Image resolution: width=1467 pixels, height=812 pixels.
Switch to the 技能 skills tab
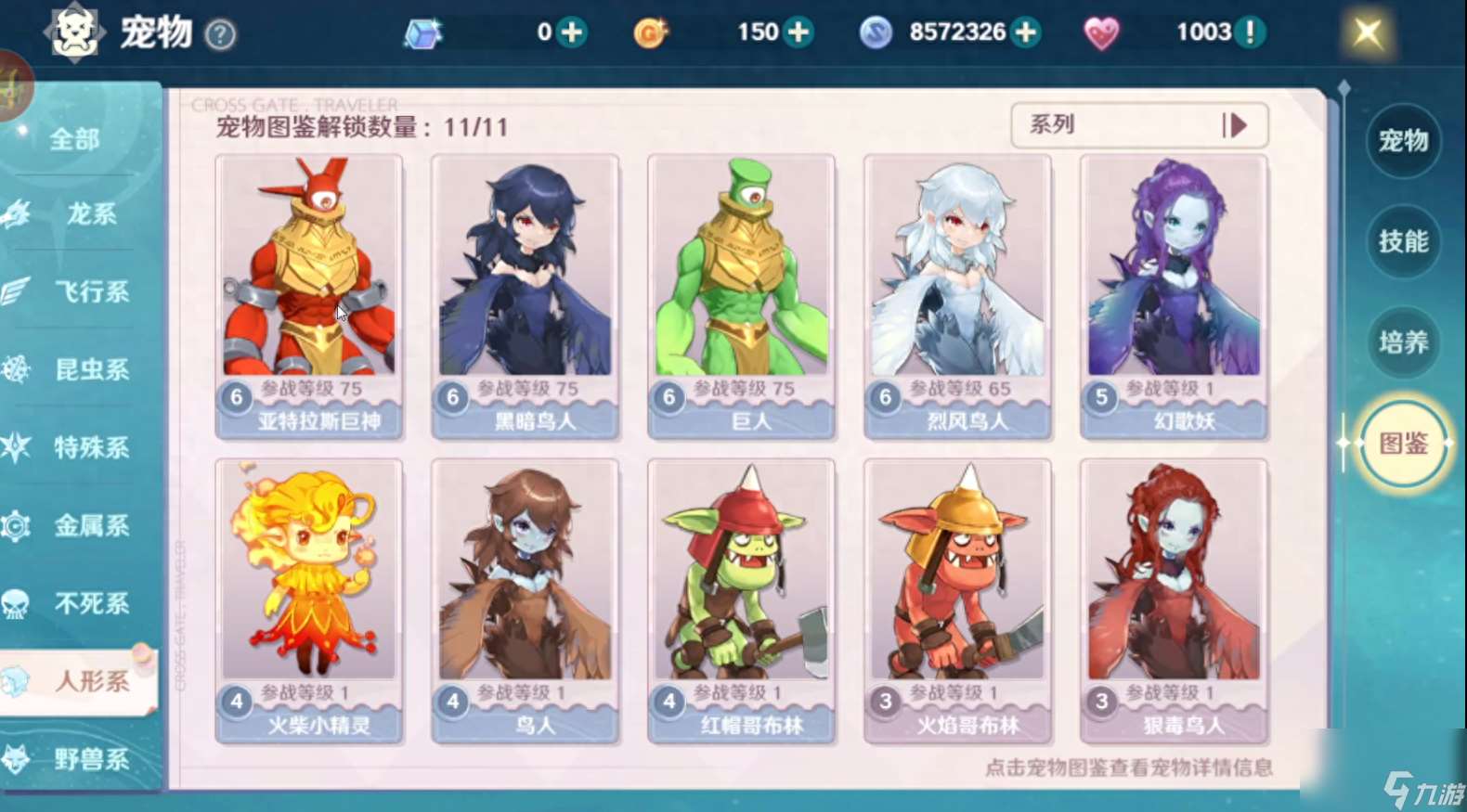1404,244
